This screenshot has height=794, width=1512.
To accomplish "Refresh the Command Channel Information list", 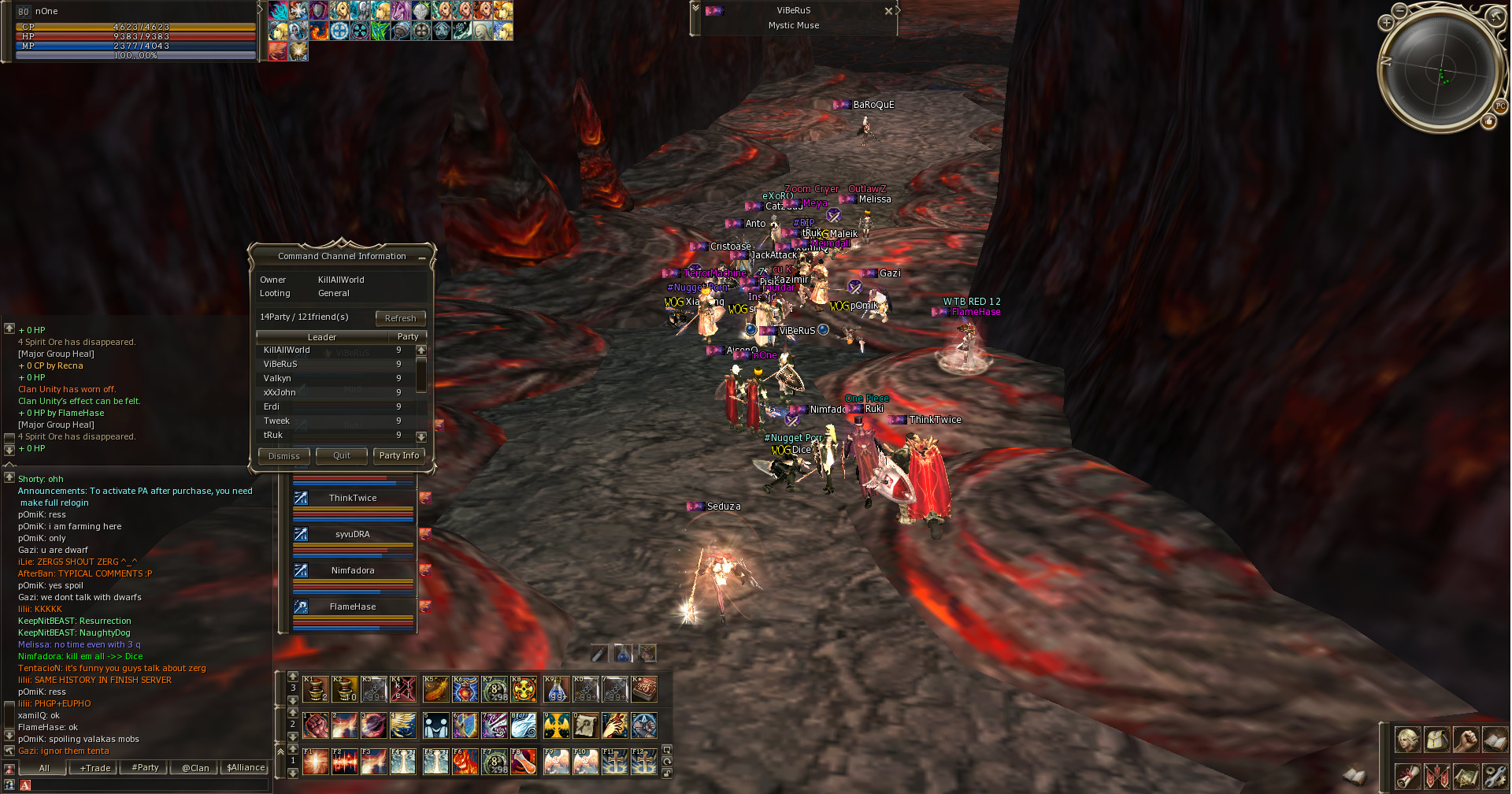I will tap(400, 318).
